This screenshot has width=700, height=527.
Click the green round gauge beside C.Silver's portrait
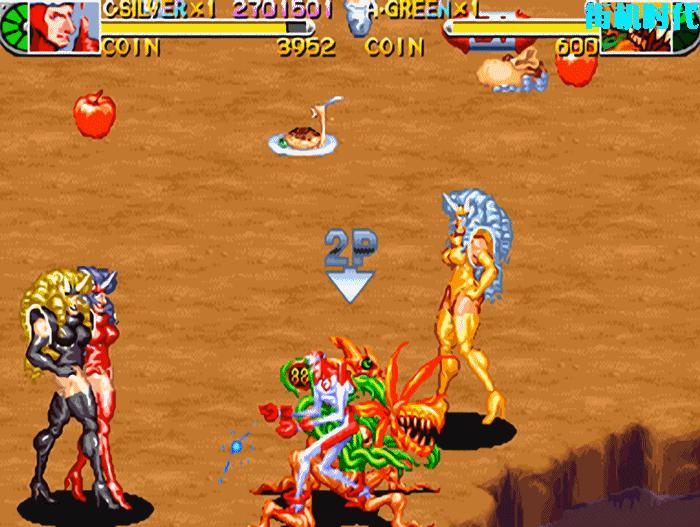point(13,30)
